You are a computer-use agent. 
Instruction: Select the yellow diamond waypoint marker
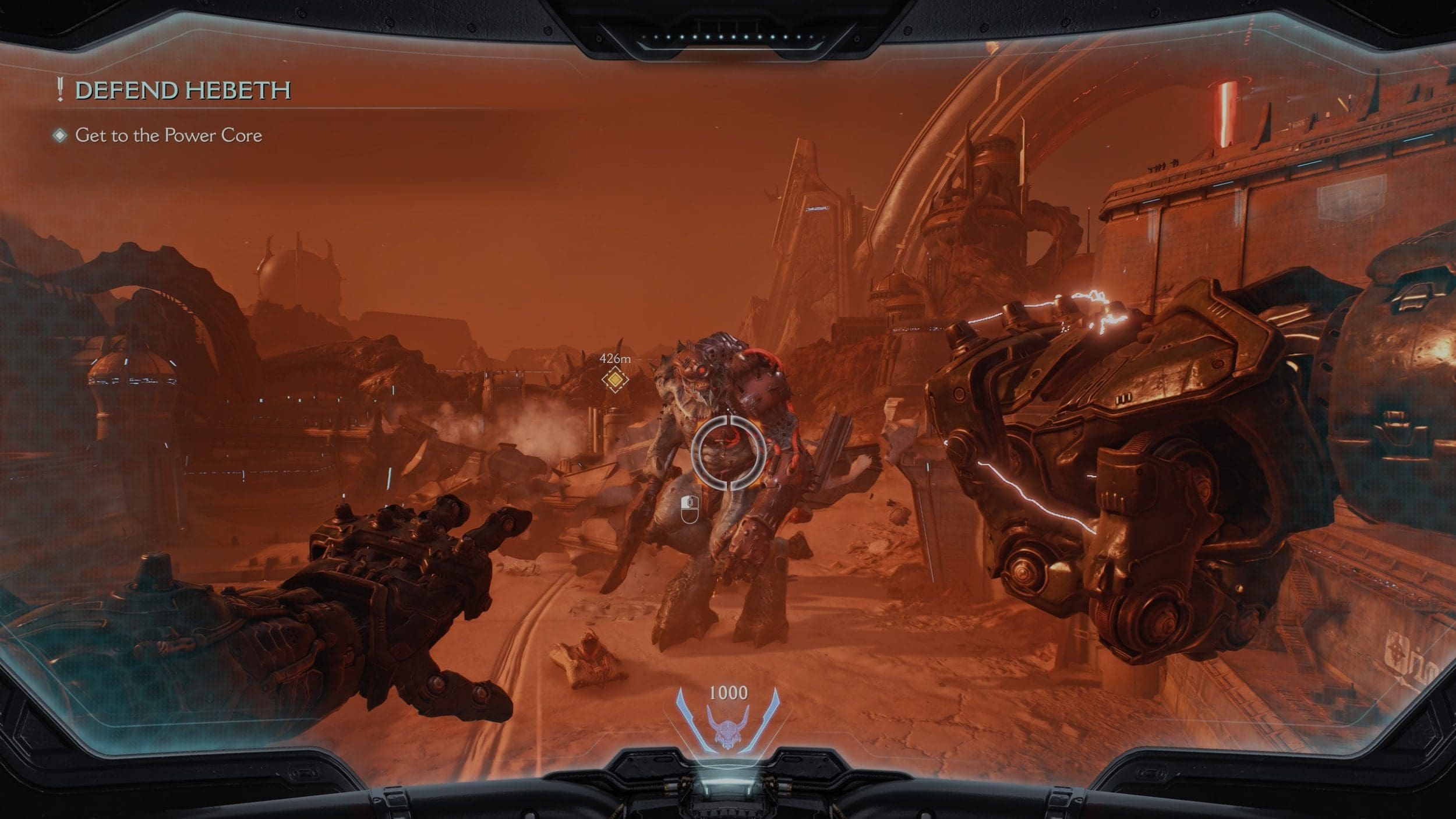click(615, 380)
